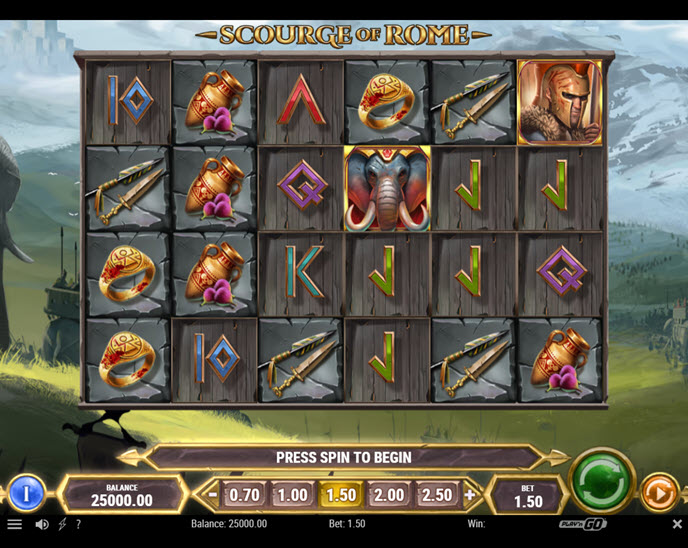
Task: Start autoplay with the orange button
Action: pos(660,493)
